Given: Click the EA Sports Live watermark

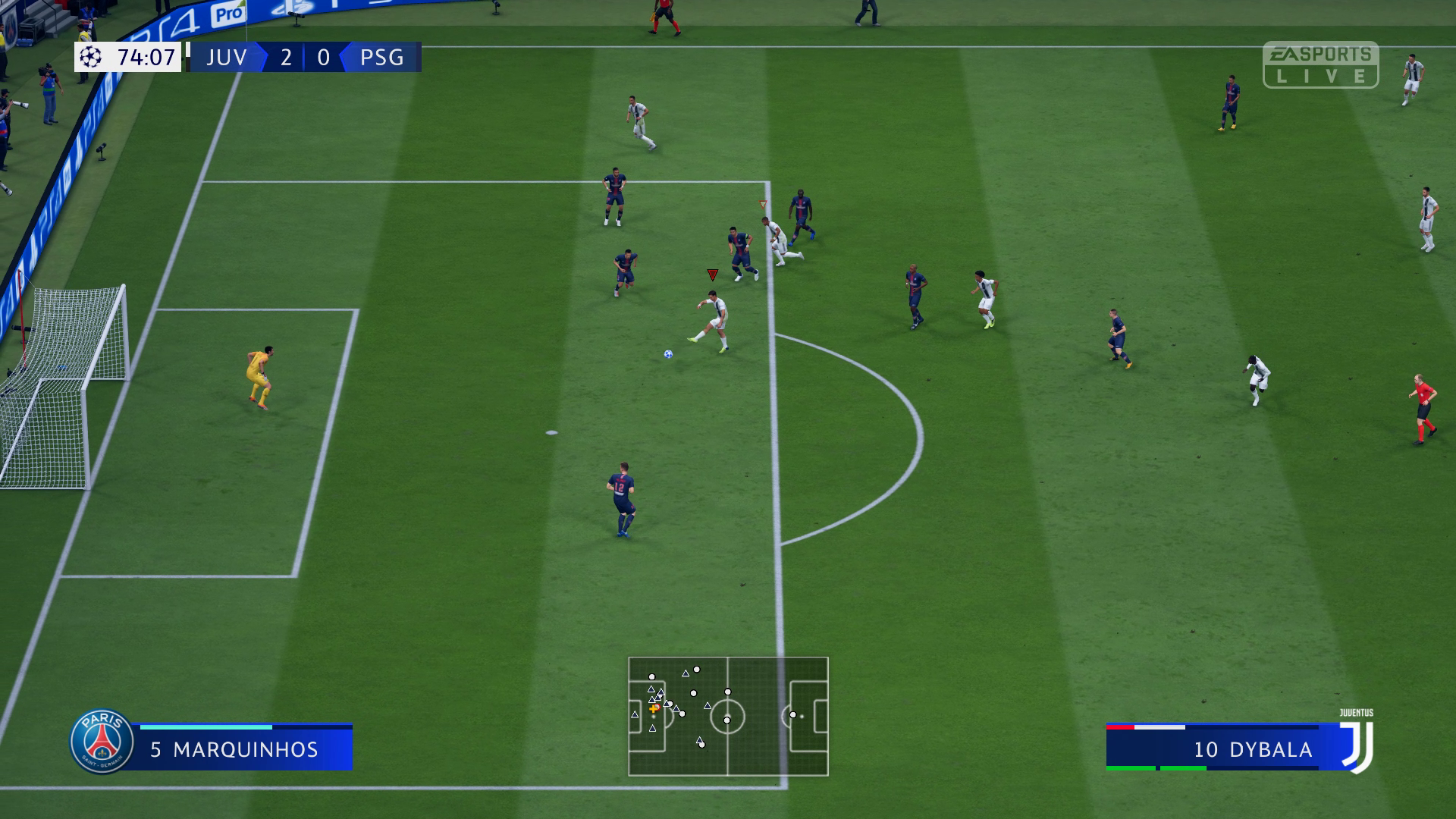Looking at the screenshot, I should 1320,65.
